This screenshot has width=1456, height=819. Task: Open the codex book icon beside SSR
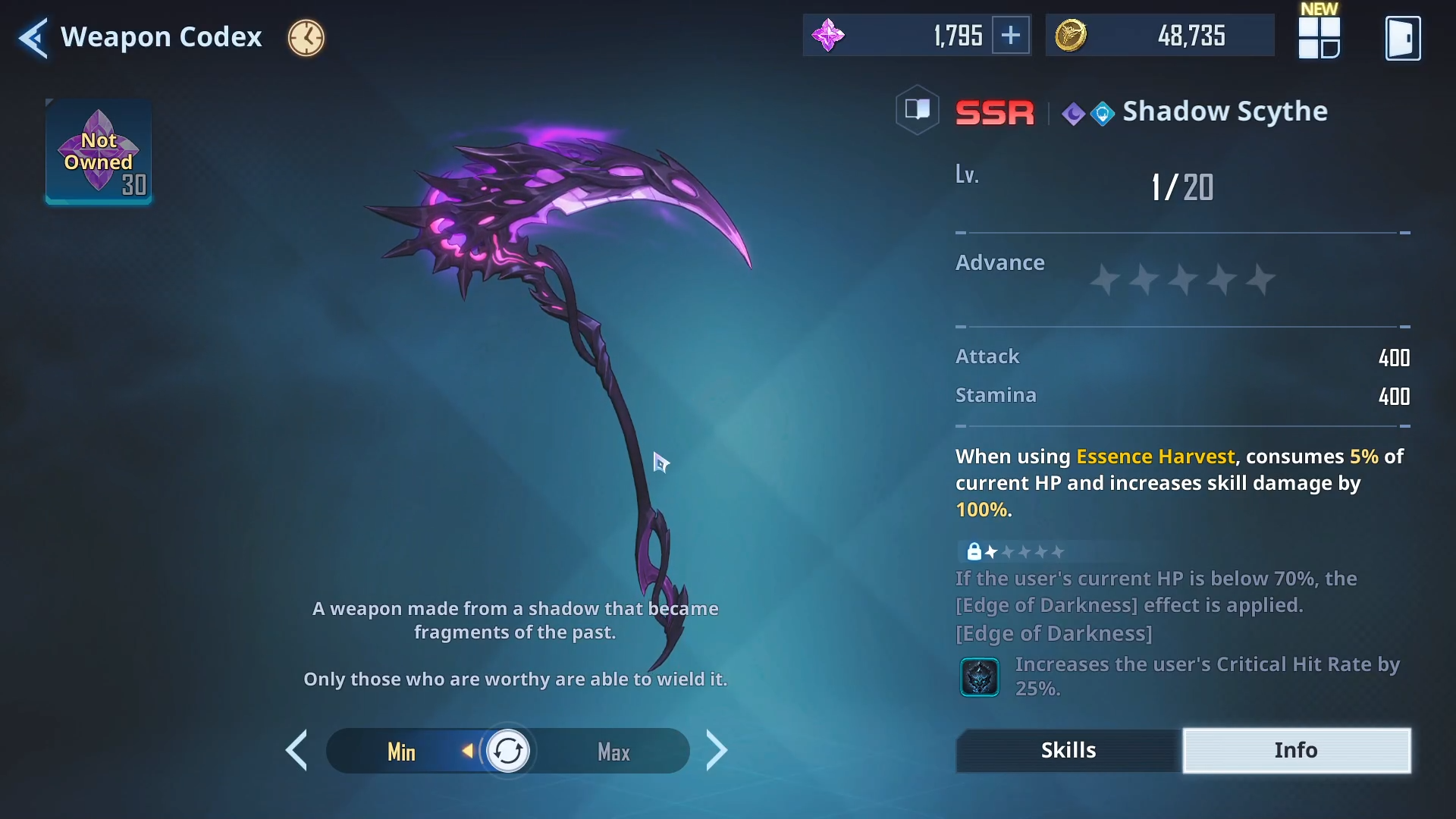click(x=918, y=111)
